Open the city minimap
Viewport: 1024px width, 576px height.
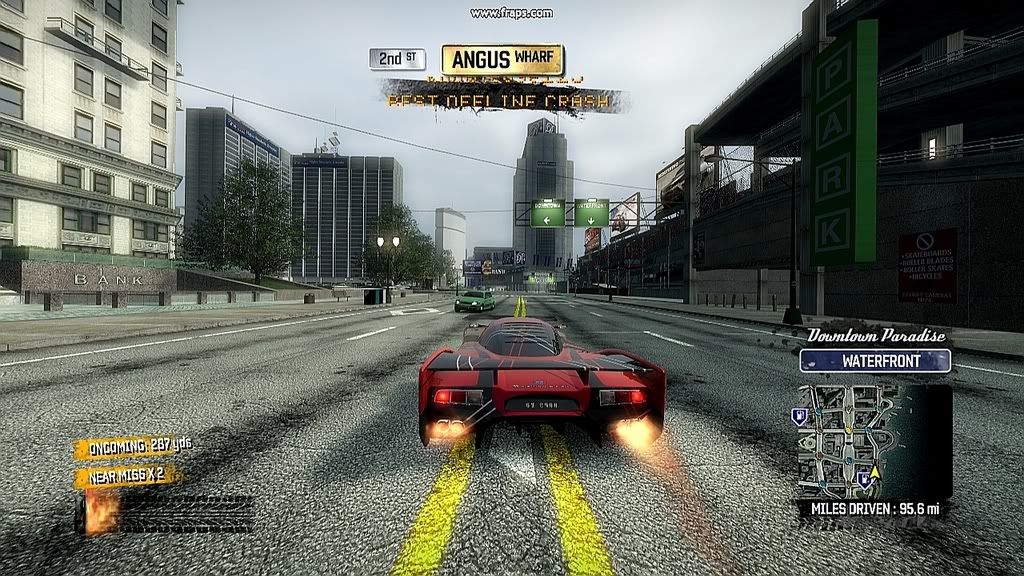point(873,440)
